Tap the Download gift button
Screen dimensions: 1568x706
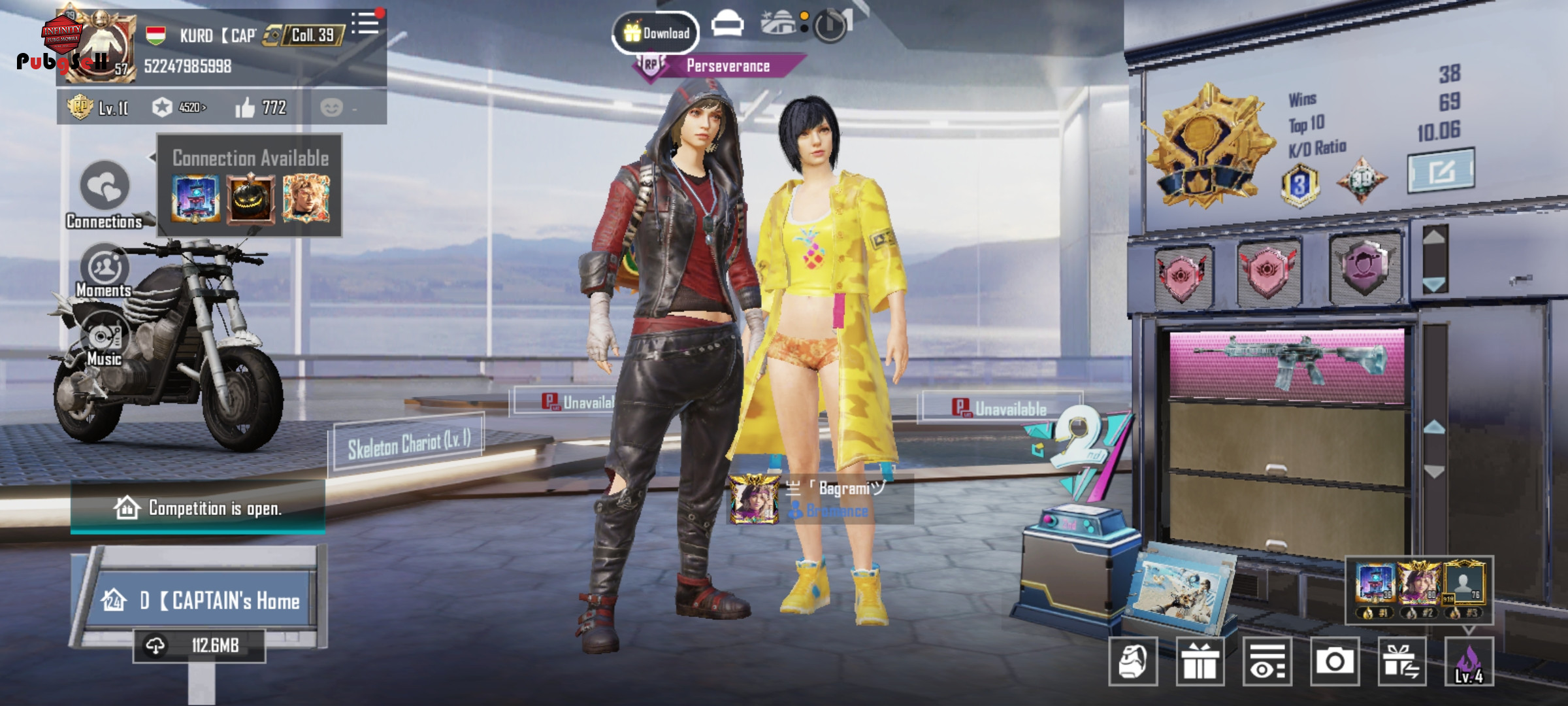656,33
